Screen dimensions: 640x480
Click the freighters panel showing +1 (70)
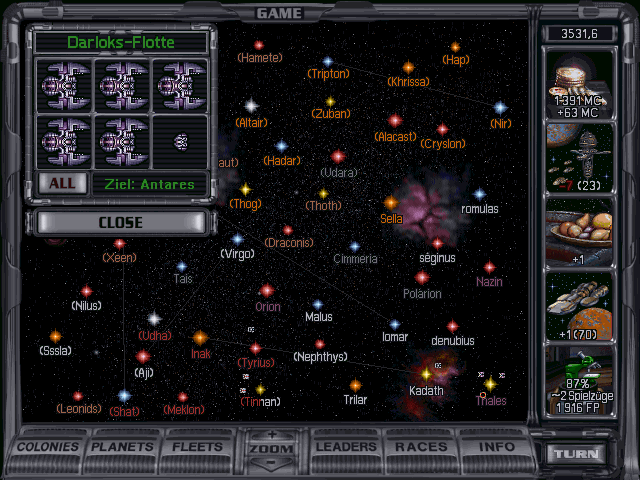581,303
